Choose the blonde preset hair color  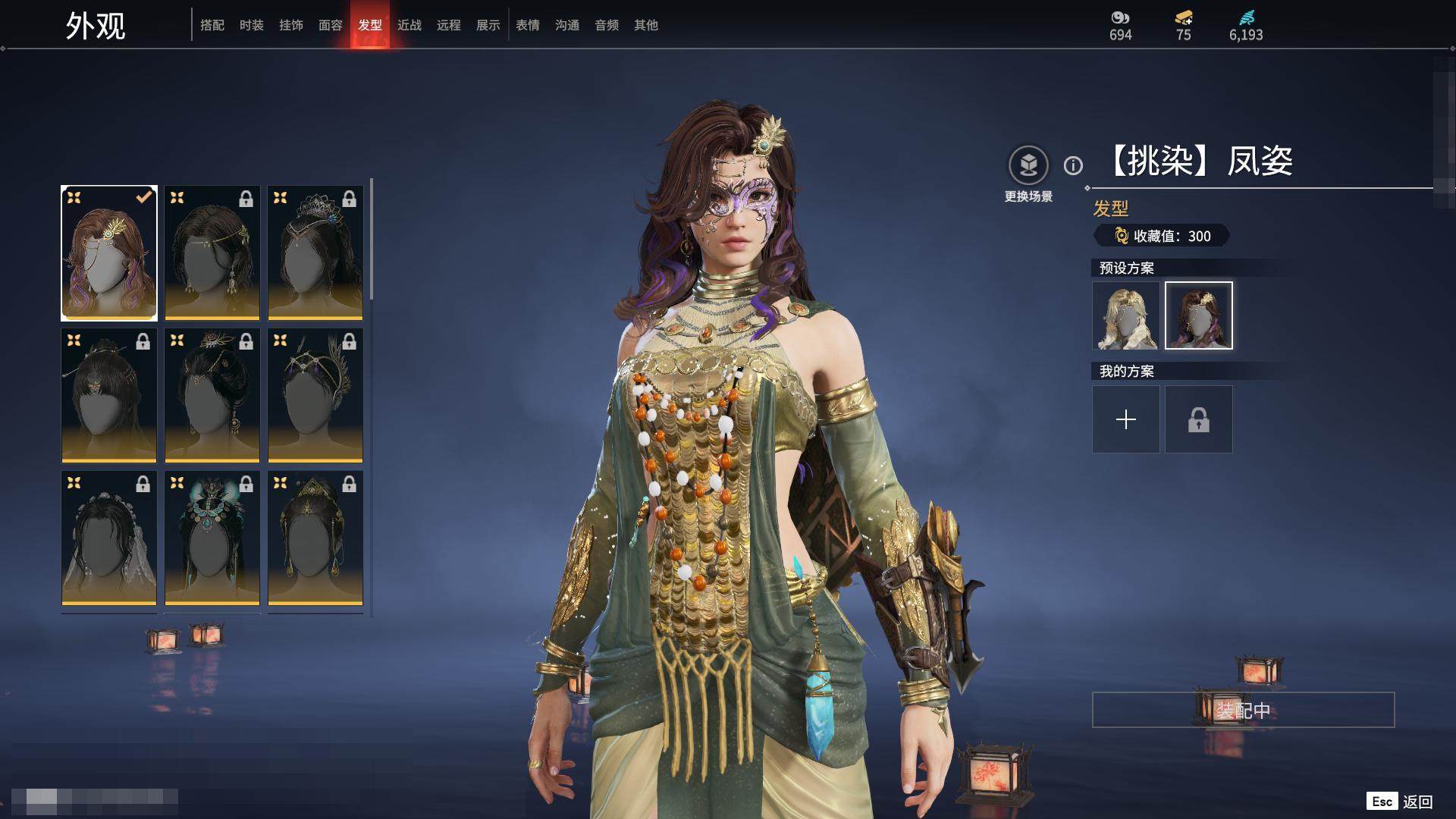click(1125, 315)
